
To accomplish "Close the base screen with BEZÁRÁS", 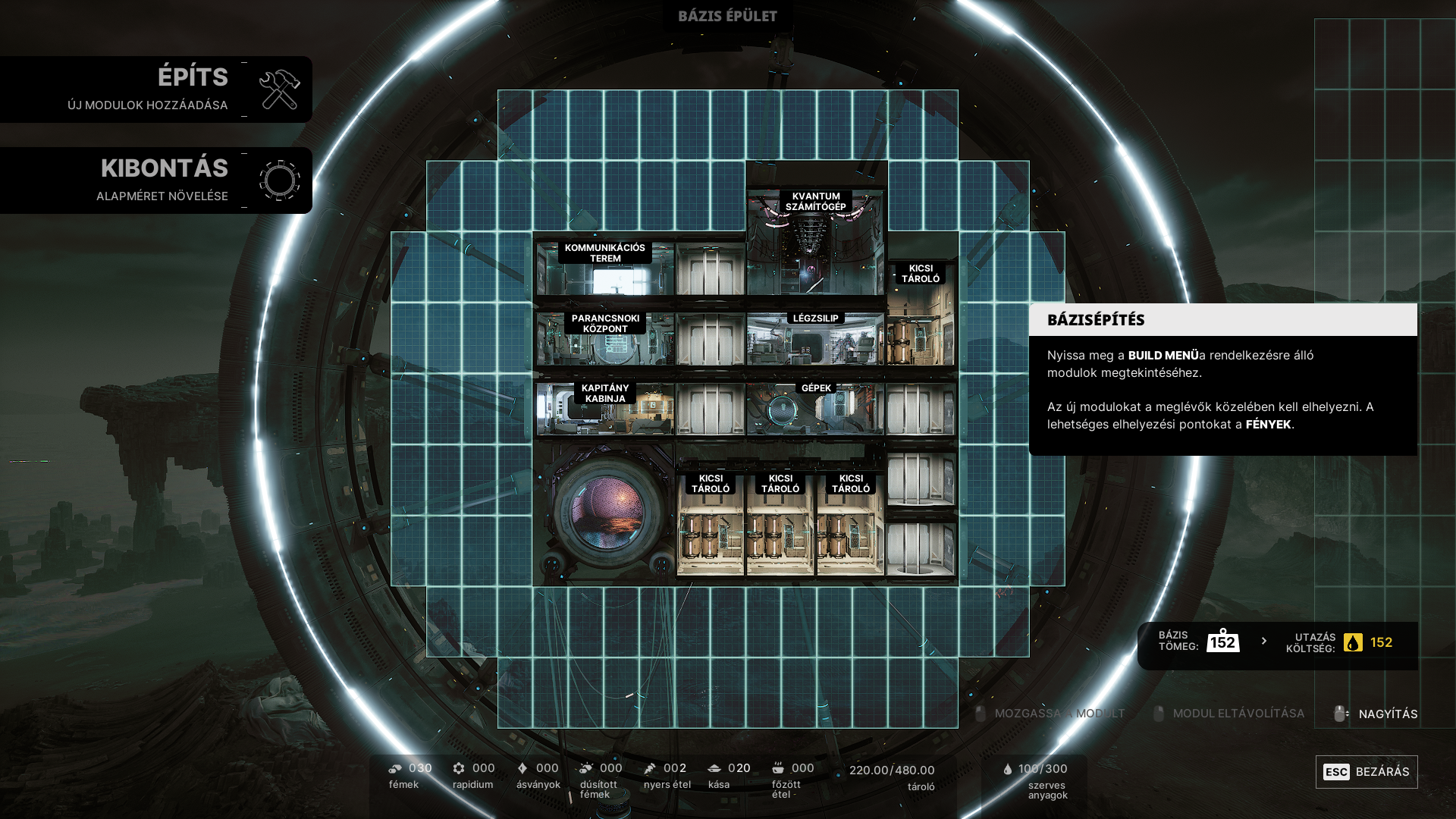I will [x=1366, y=772].
